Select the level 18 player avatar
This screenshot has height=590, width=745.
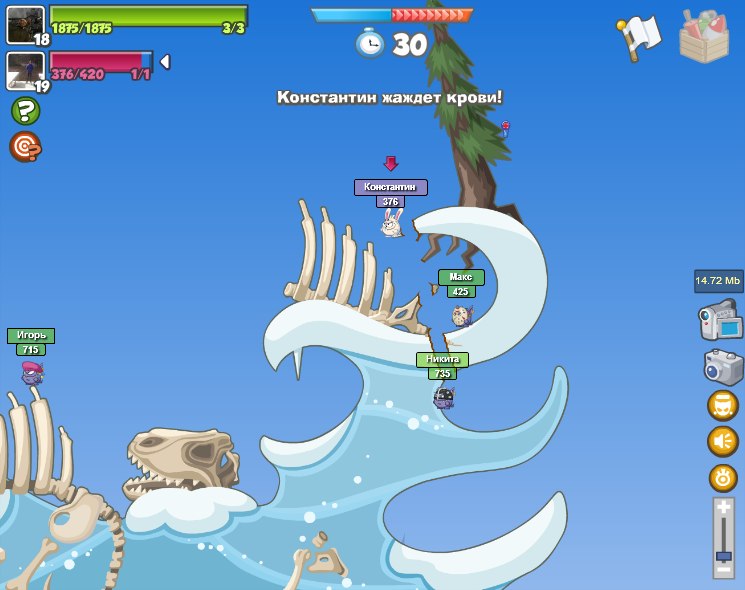(25, 25)
